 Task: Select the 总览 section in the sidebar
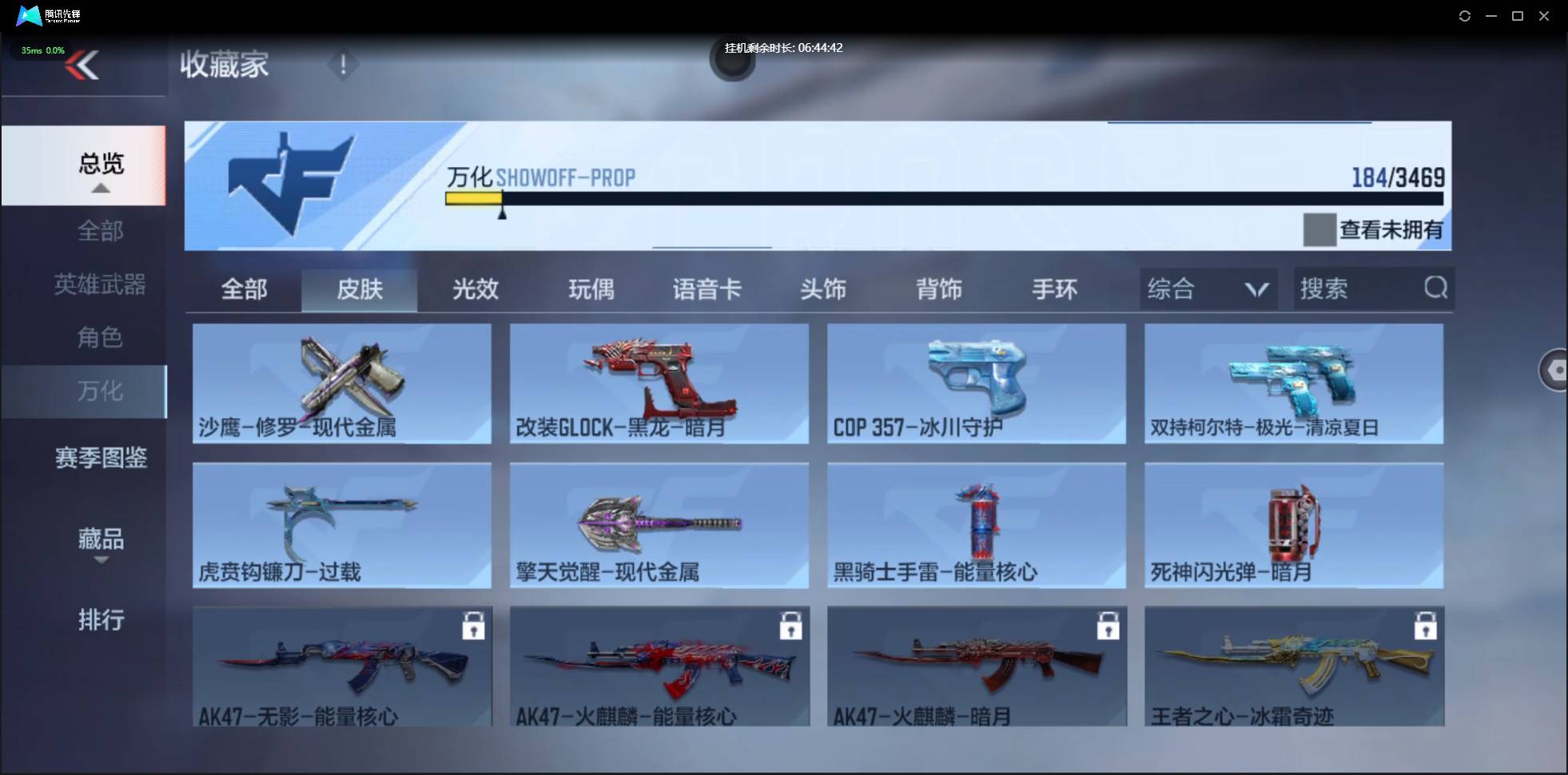[99, 163]
